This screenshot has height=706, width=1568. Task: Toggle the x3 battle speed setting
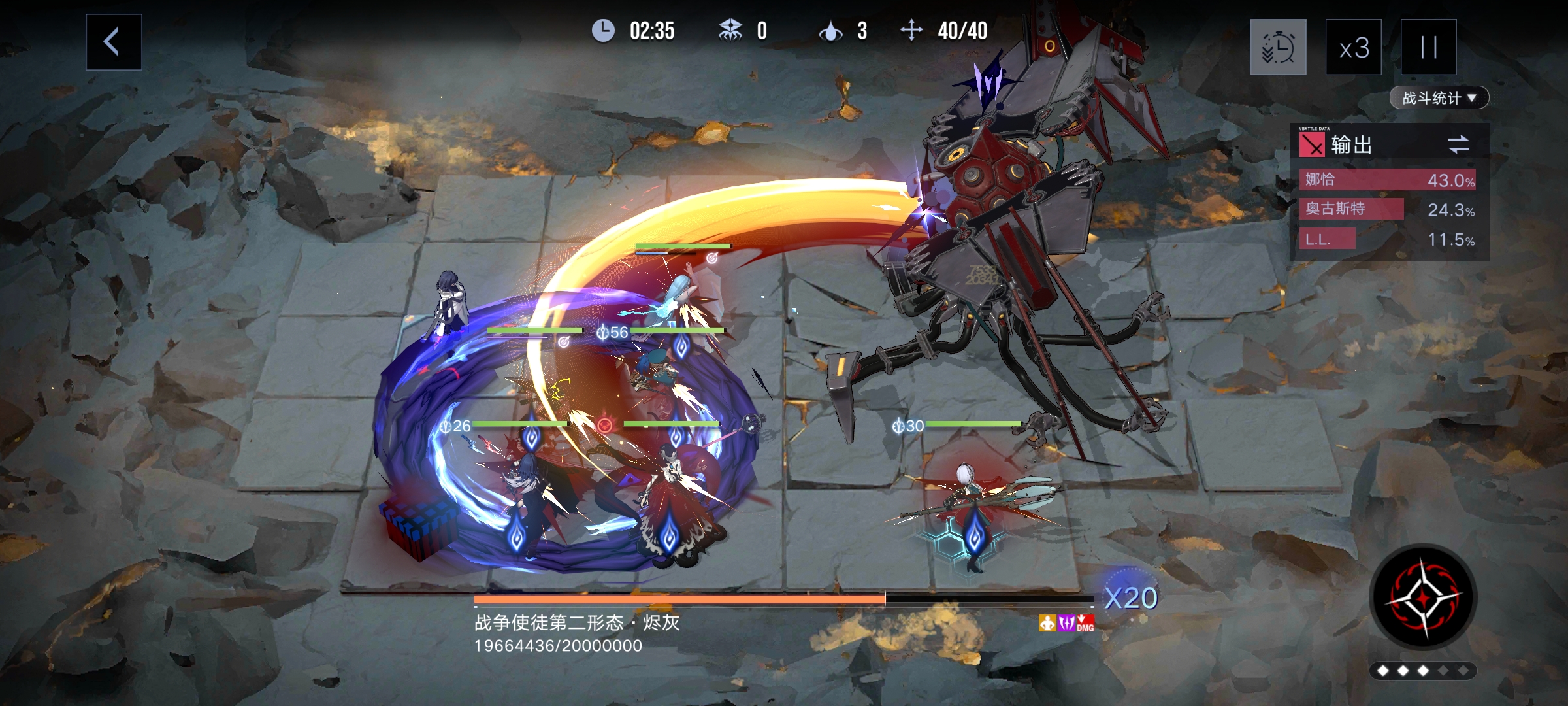pyautogui.click(x=1353, y=46)
